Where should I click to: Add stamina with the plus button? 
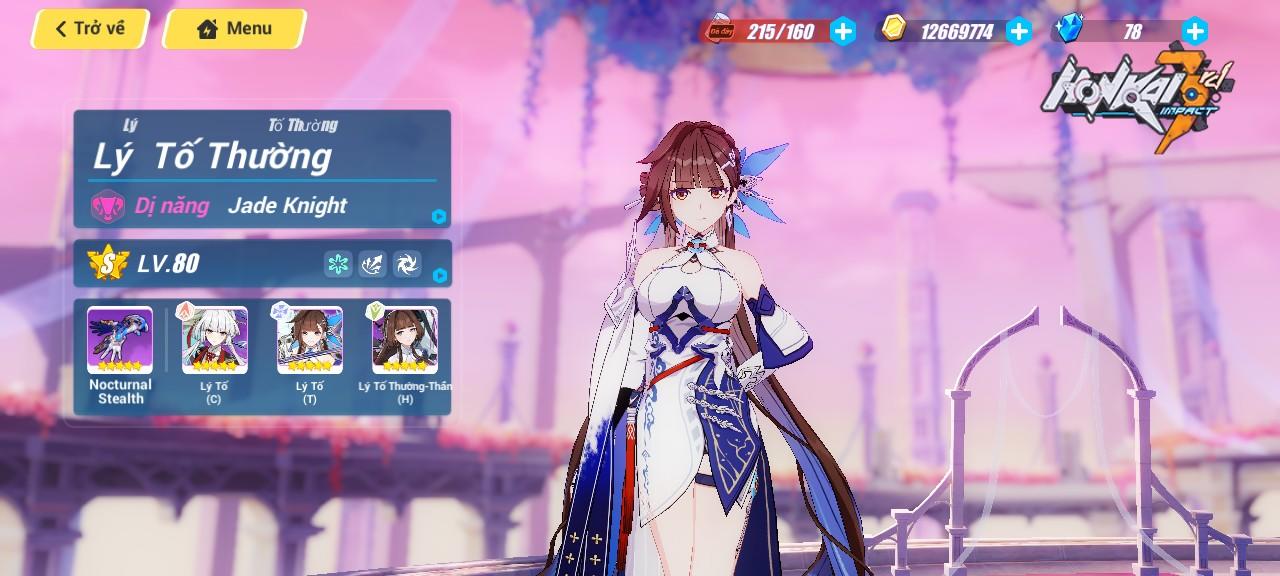coord(843,31)
